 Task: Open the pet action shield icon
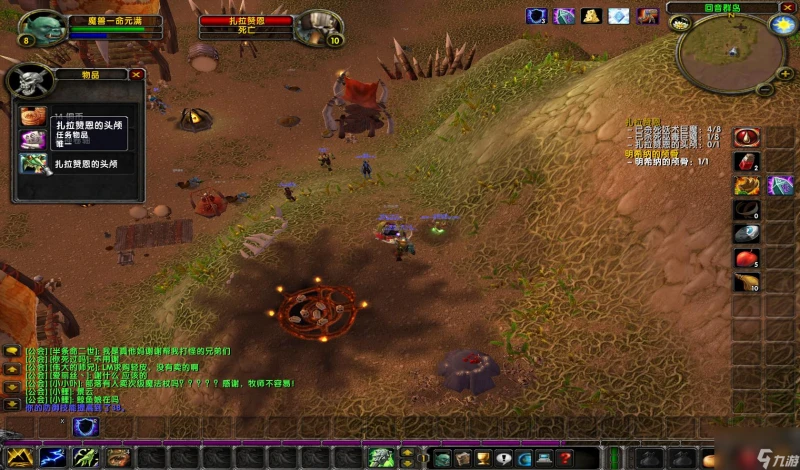pos(86,427)
